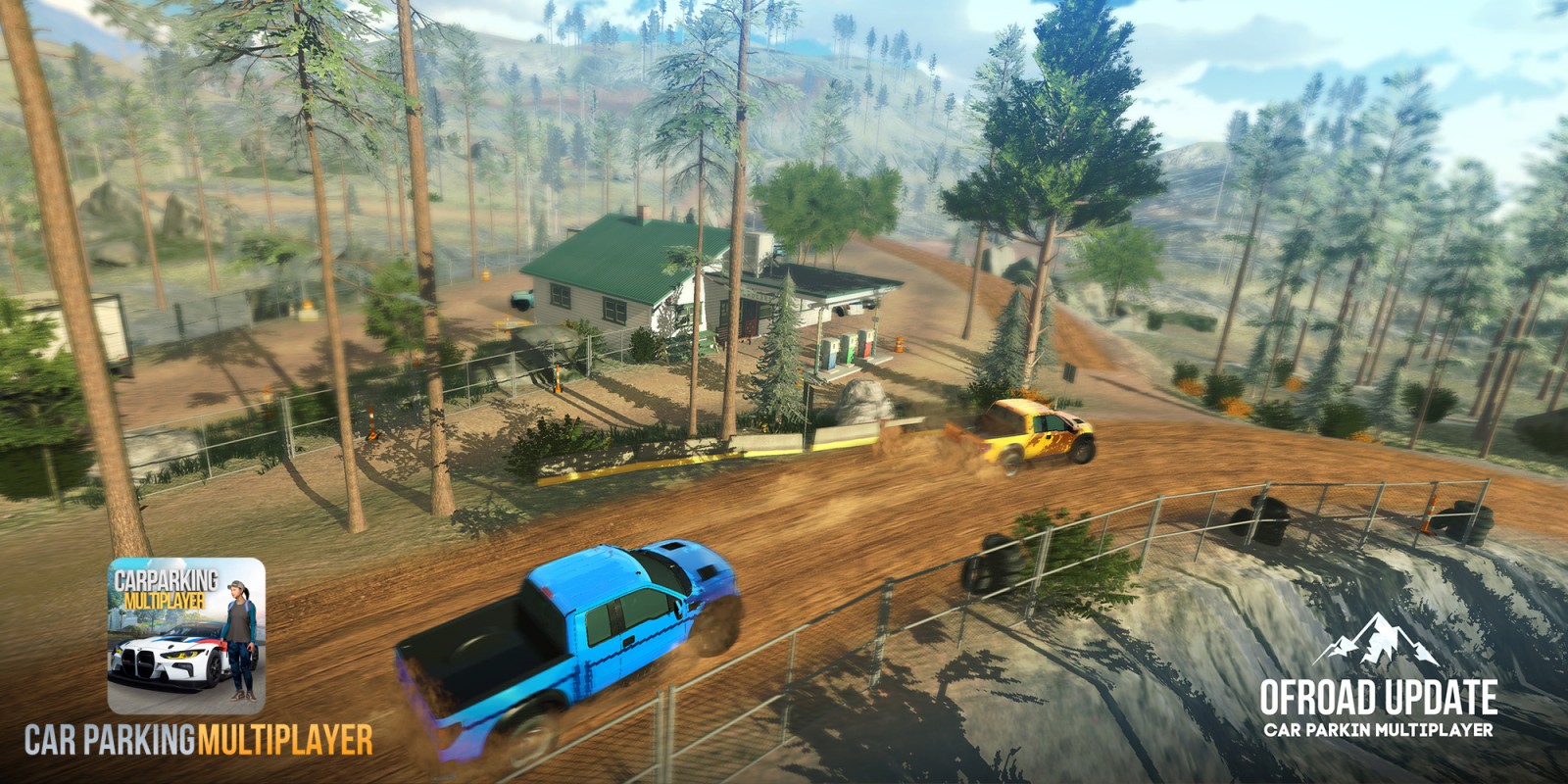Click the Car Parking Multiplayer app icon
This screenshot has height=784, width=1568.
tap(186, 635)
